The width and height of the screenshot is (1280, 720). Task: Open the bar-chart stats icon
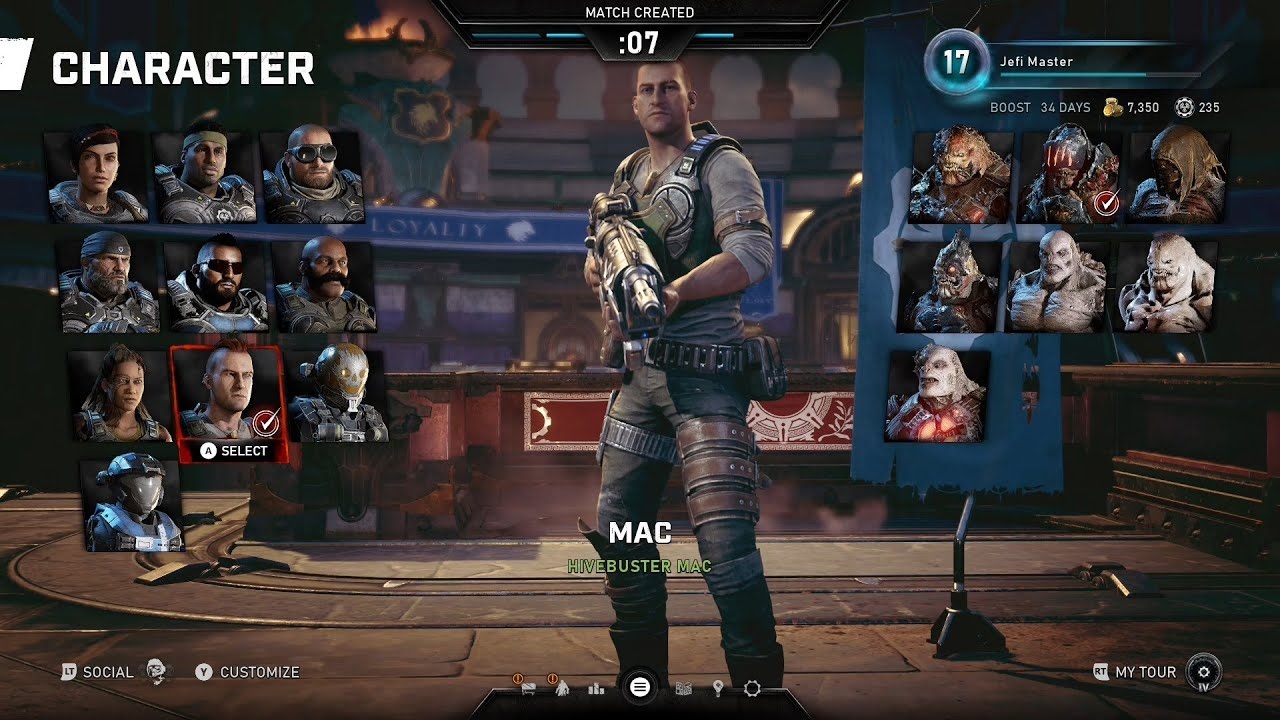tap(597, 688)
